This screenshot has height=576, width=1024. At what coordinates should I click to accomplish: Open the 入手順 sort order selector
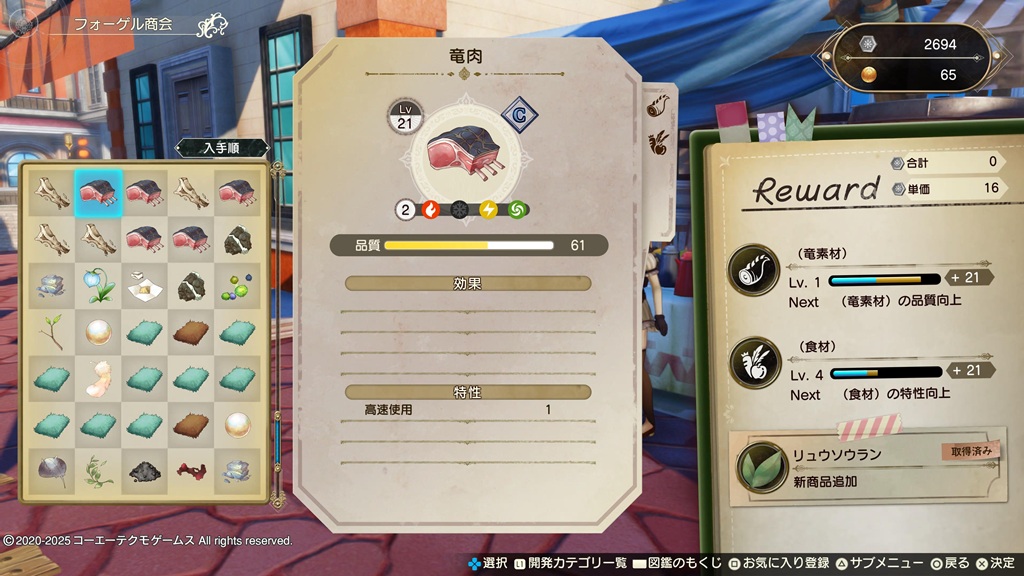coord(221,148)
